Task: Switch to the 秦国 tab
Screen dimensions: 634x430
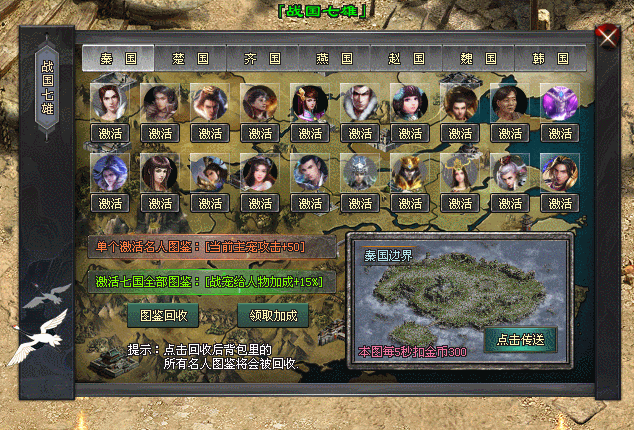Action: click(119, 59)
